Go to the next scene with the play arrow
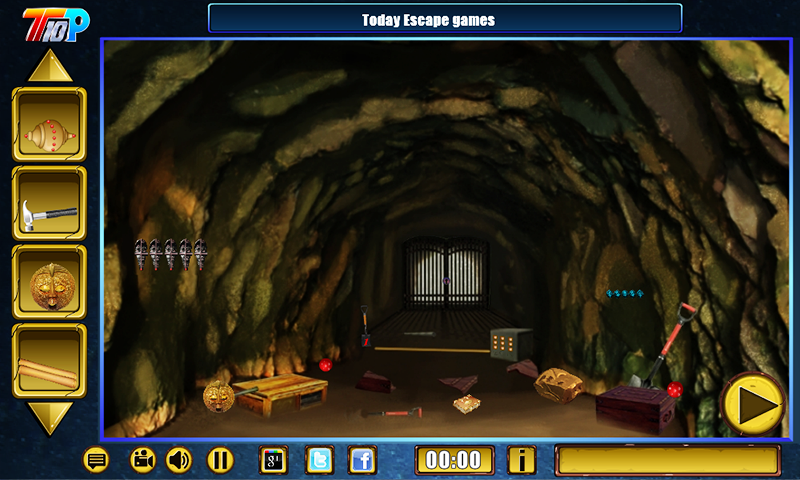The image size is (800, 480). click(753, 405)
